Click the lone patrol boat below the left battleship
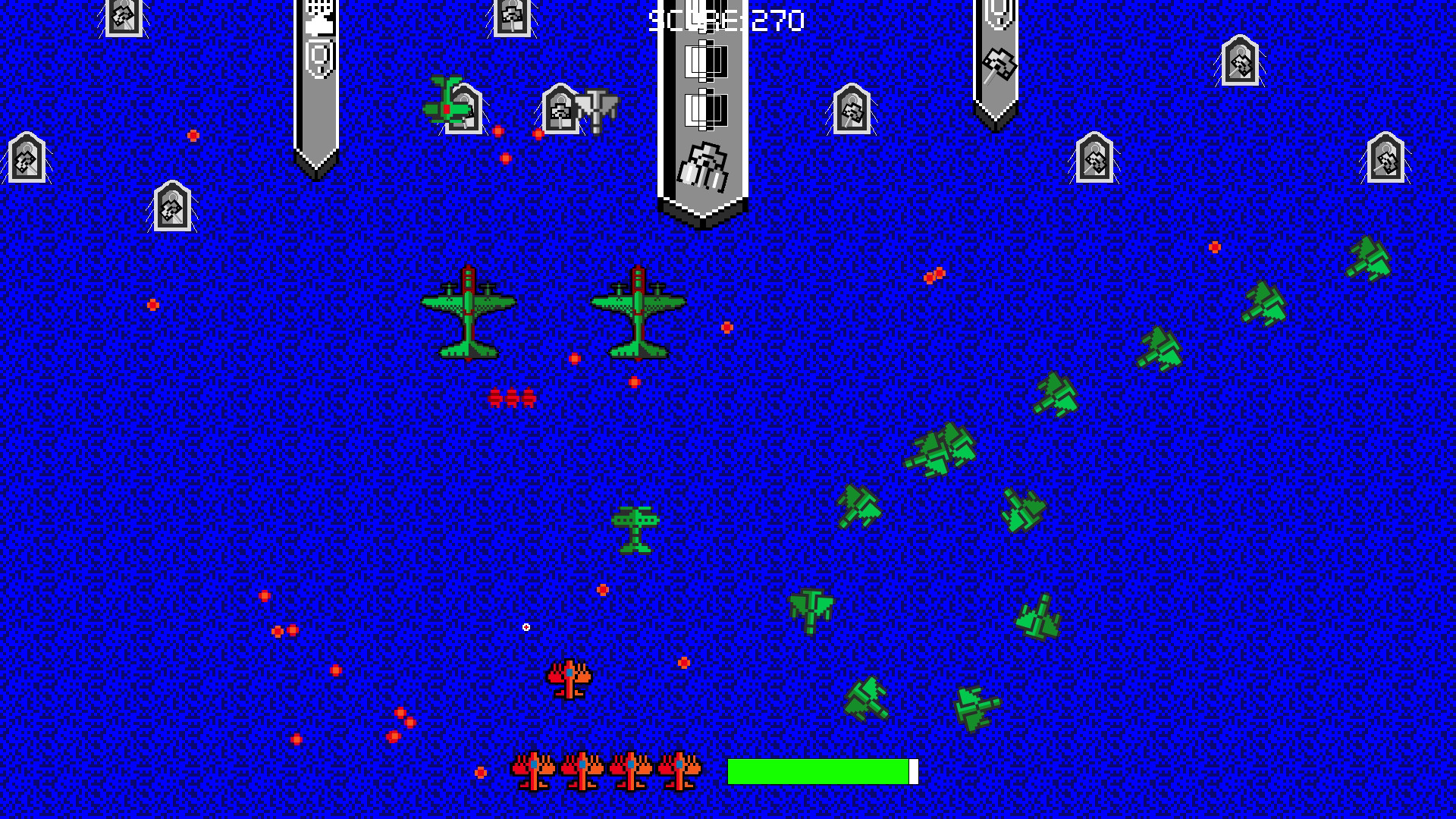Image resolution: width=1456 pixels, height=819 pixels. point(171,205)
